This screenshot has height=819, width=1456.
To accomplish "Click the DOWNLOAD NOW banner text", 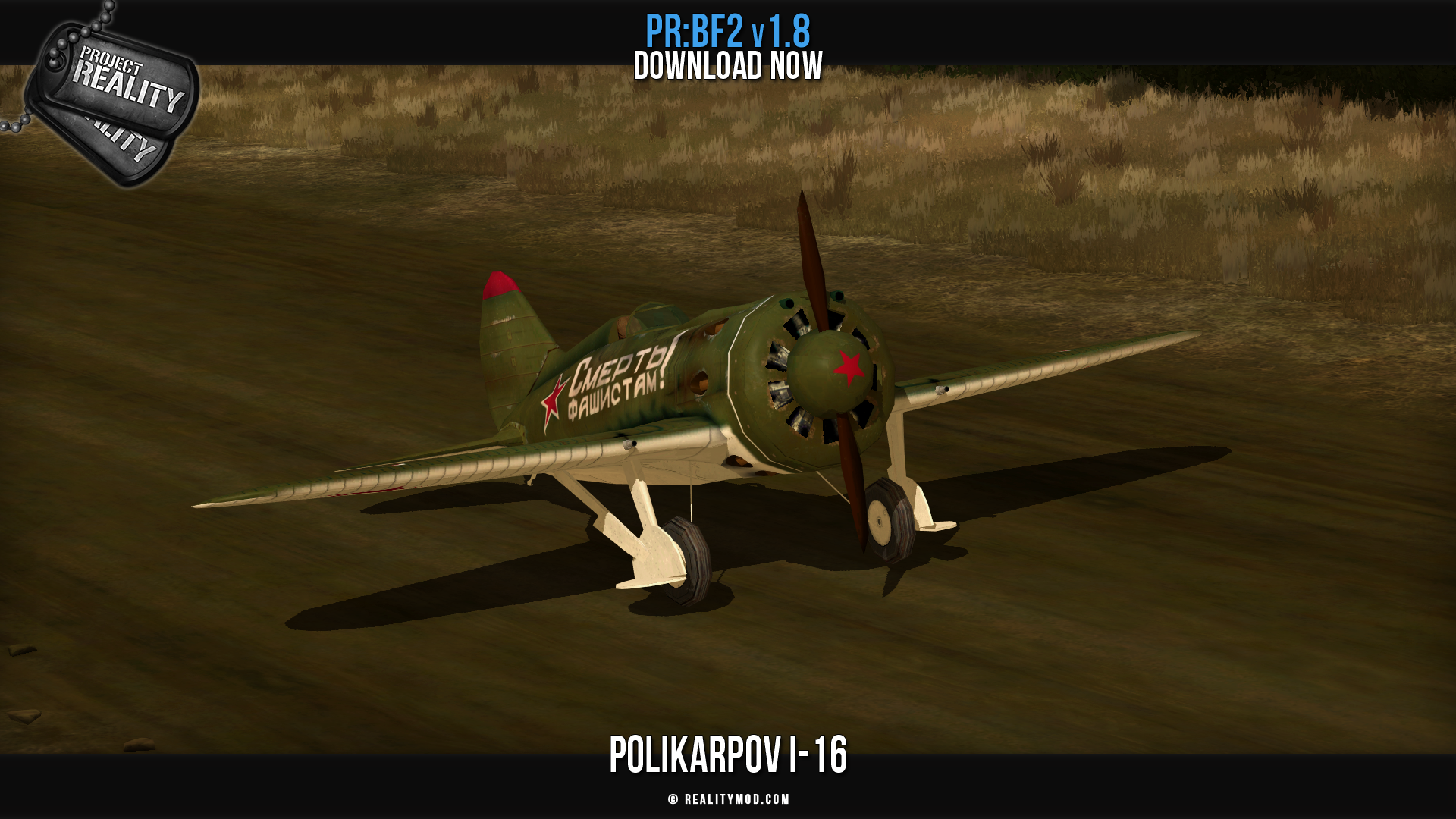I will pyautogui.click(x=728, y=67).
